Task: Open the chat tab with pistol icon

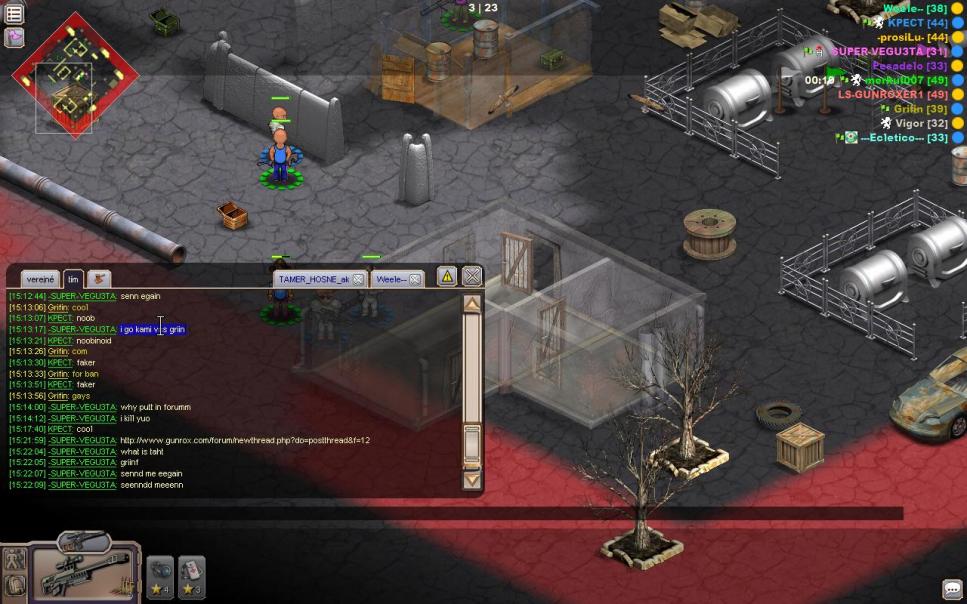Action: point(99,279)
